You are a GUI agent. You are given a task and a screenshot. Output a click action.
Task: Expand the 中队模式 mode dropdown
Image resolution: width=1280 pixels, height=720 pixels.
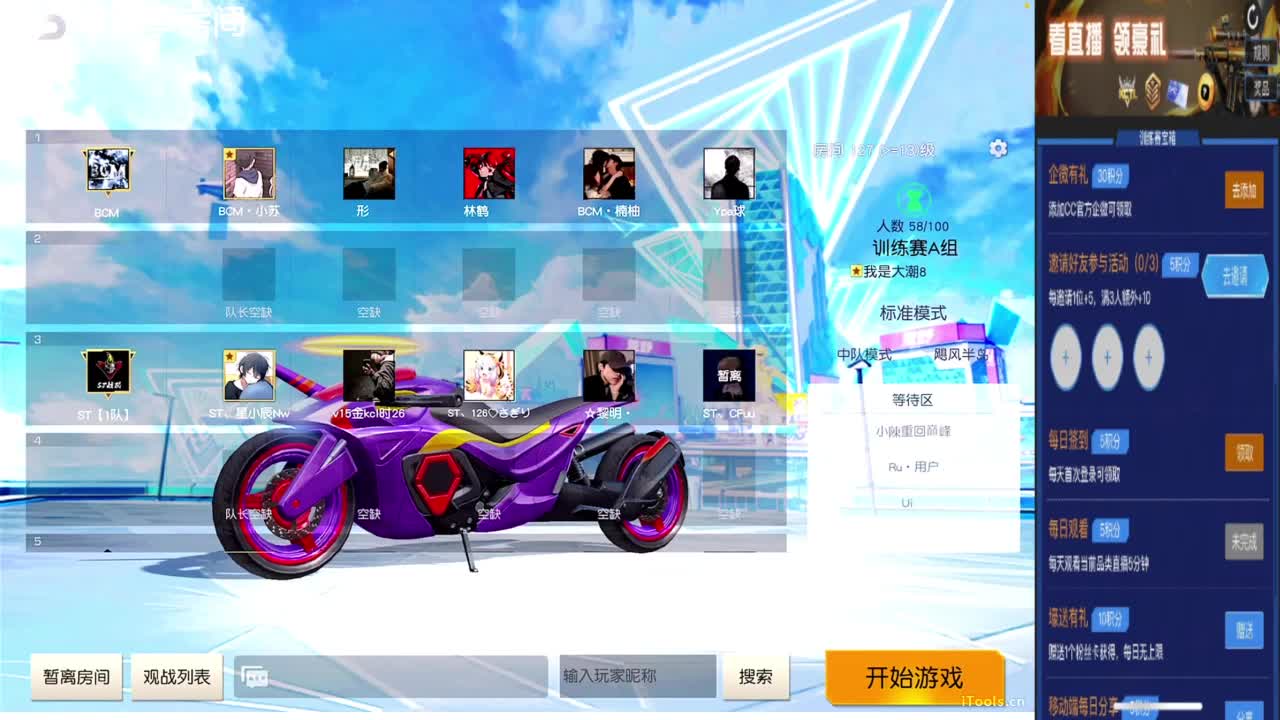tap(866, 355)
